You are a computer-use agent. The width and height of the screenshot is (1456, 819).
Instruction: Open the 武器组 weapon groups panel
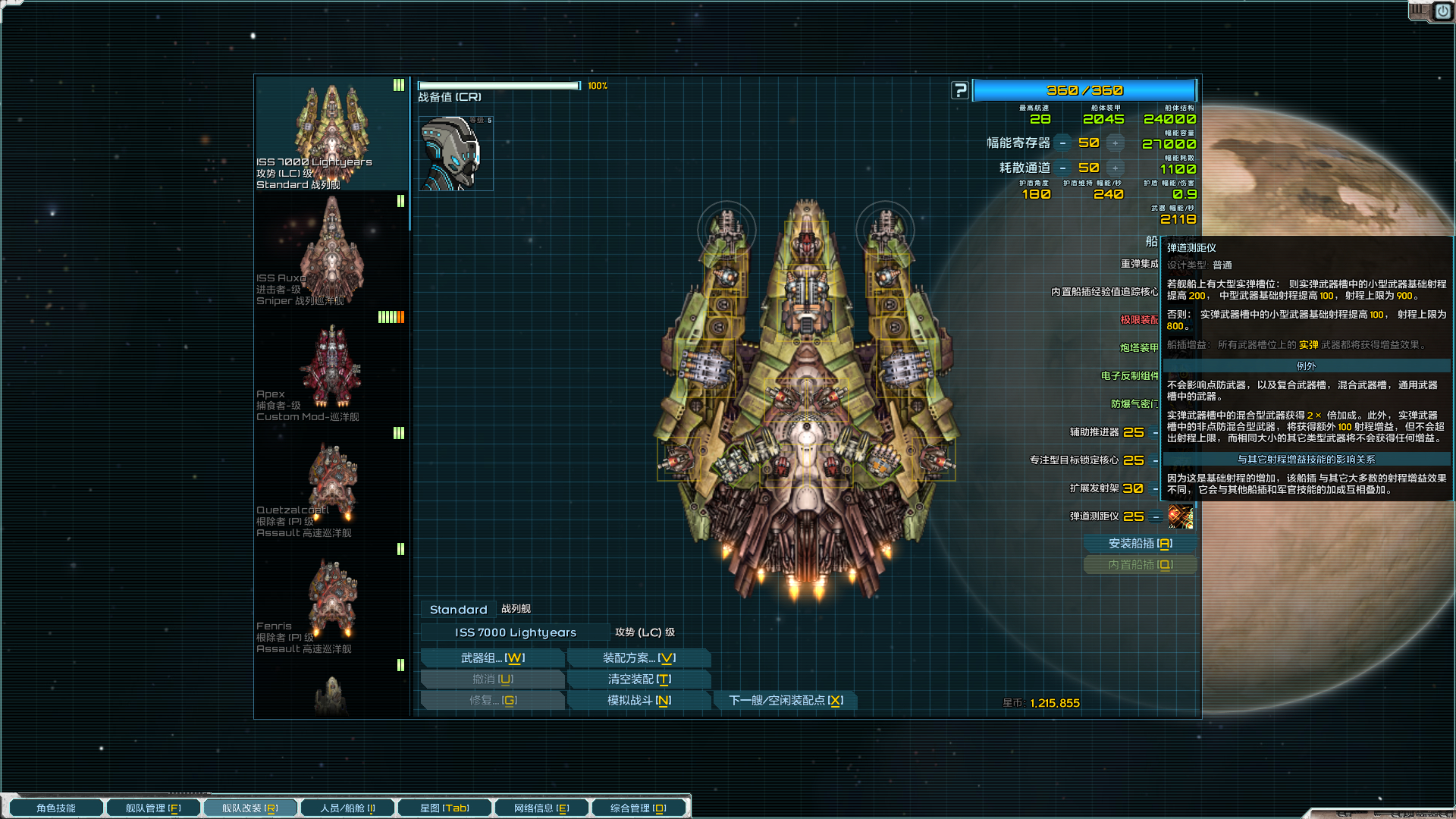[x=492, y=658]
